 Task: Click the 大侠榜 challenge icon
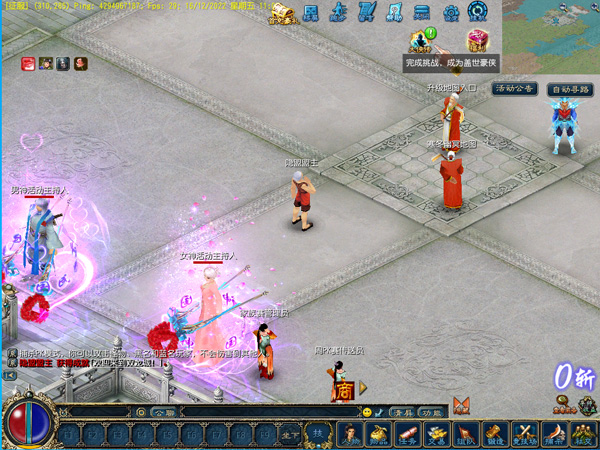(421, 41)
